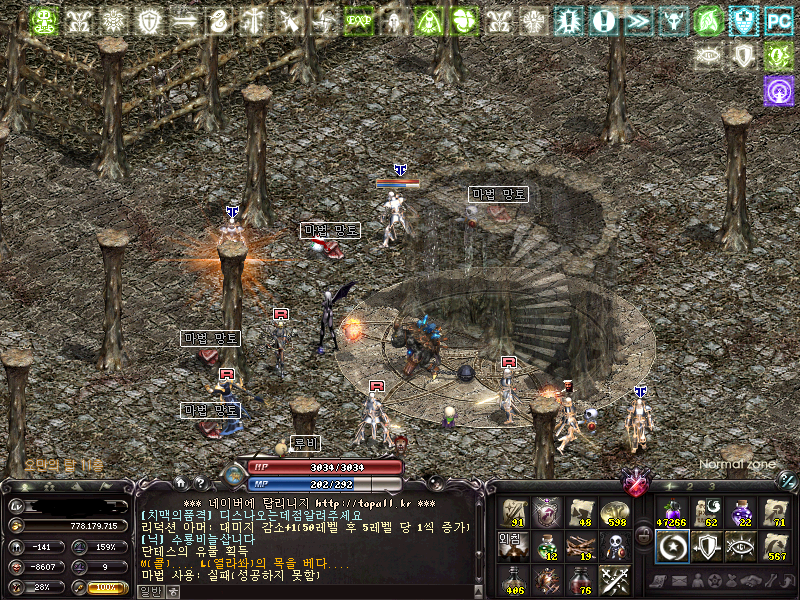The image size is (800, 600).
Task: Use the gold coin item with count 598
Action: [x=616, y=513]
